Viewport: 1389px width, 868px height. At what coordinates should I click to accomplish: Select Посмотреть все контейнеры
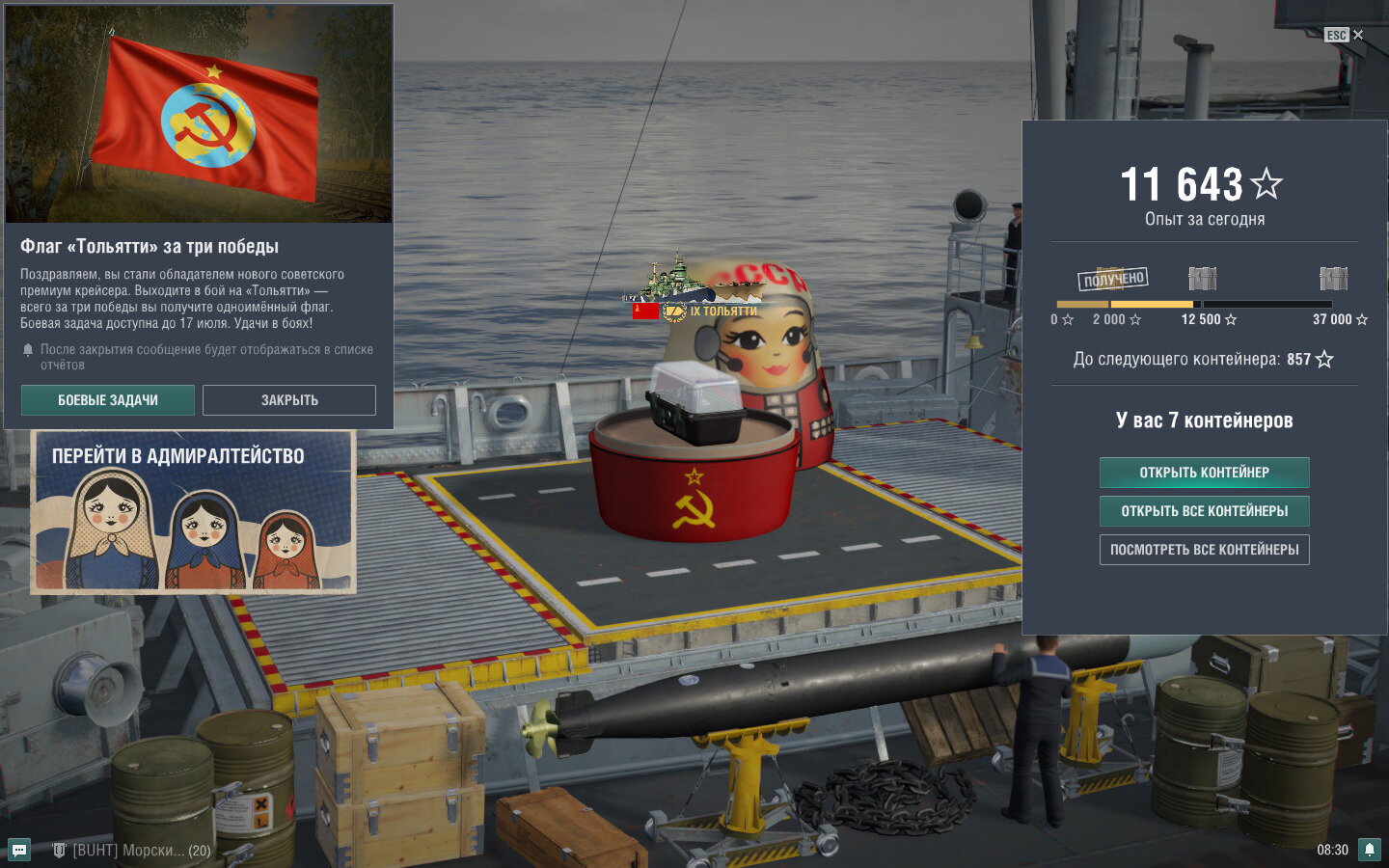[1204, 550]
